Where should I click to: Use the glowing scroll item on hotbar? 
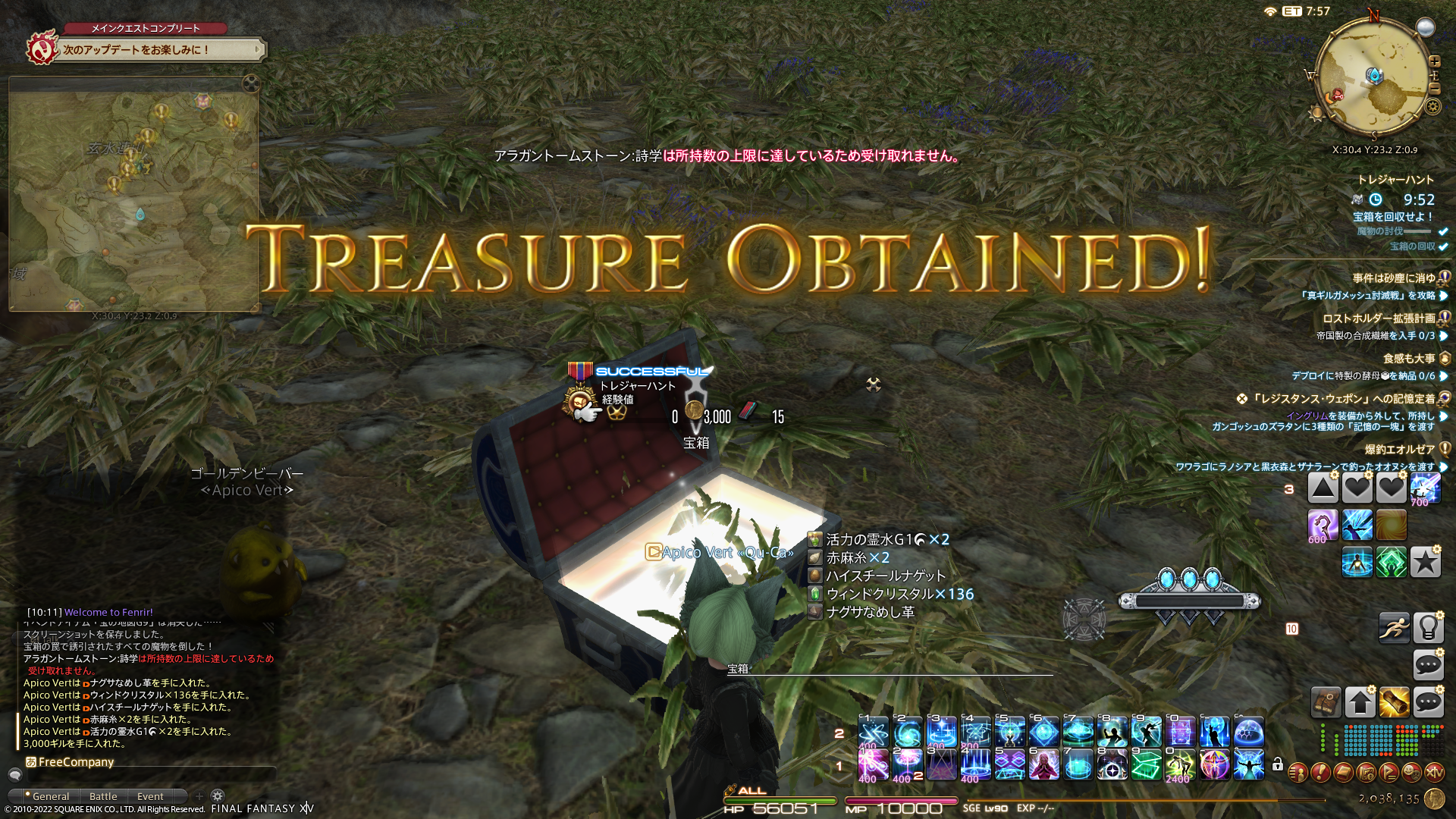pyautogui.click(x=1394, y=703)
